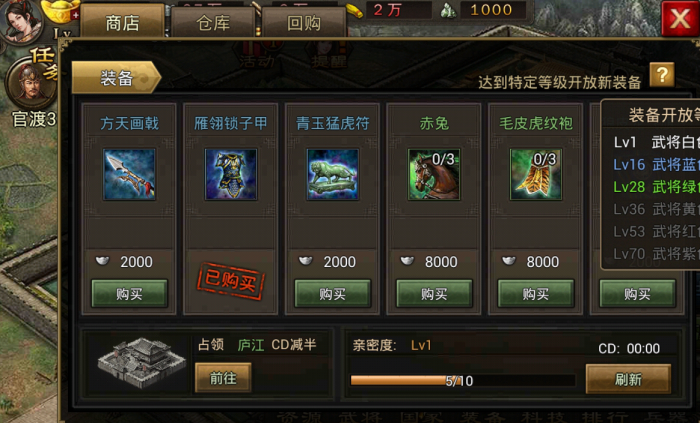The image size is (700, 423).
Task: Purchase the 赤兔 horse for 8000
Action: pos(434,294)
